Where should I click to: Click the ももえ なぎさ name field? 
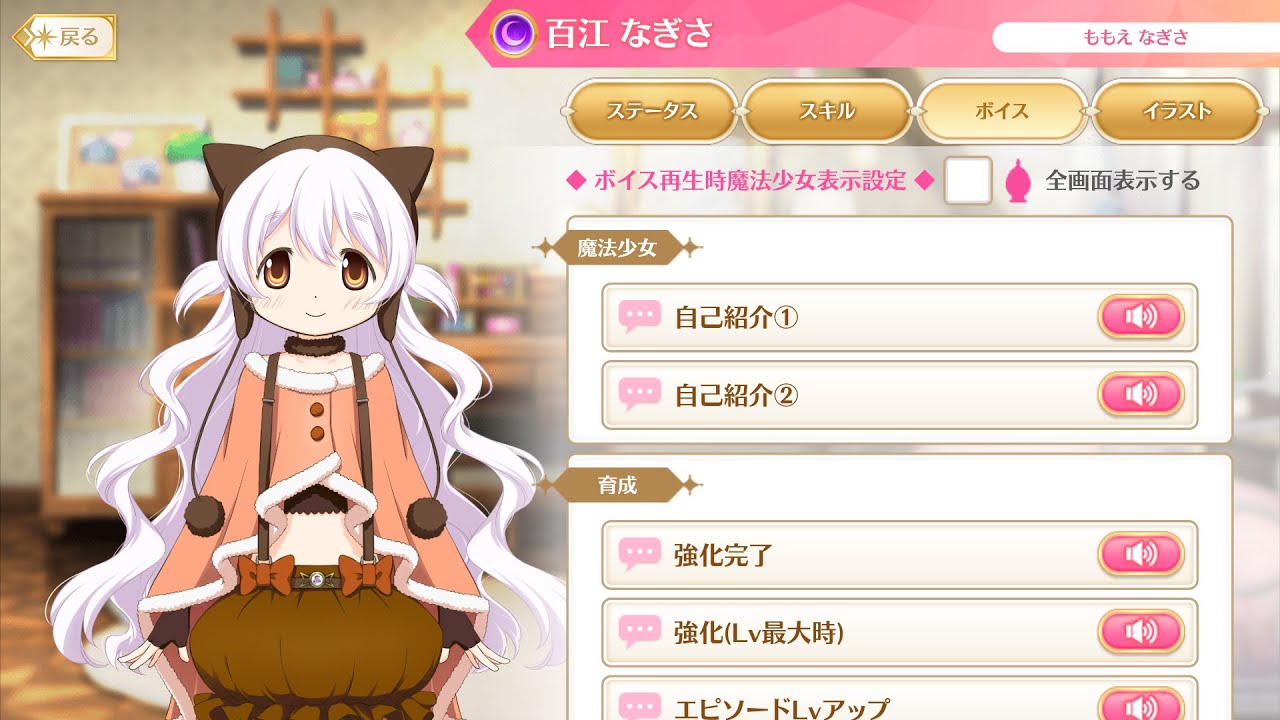1134,38
